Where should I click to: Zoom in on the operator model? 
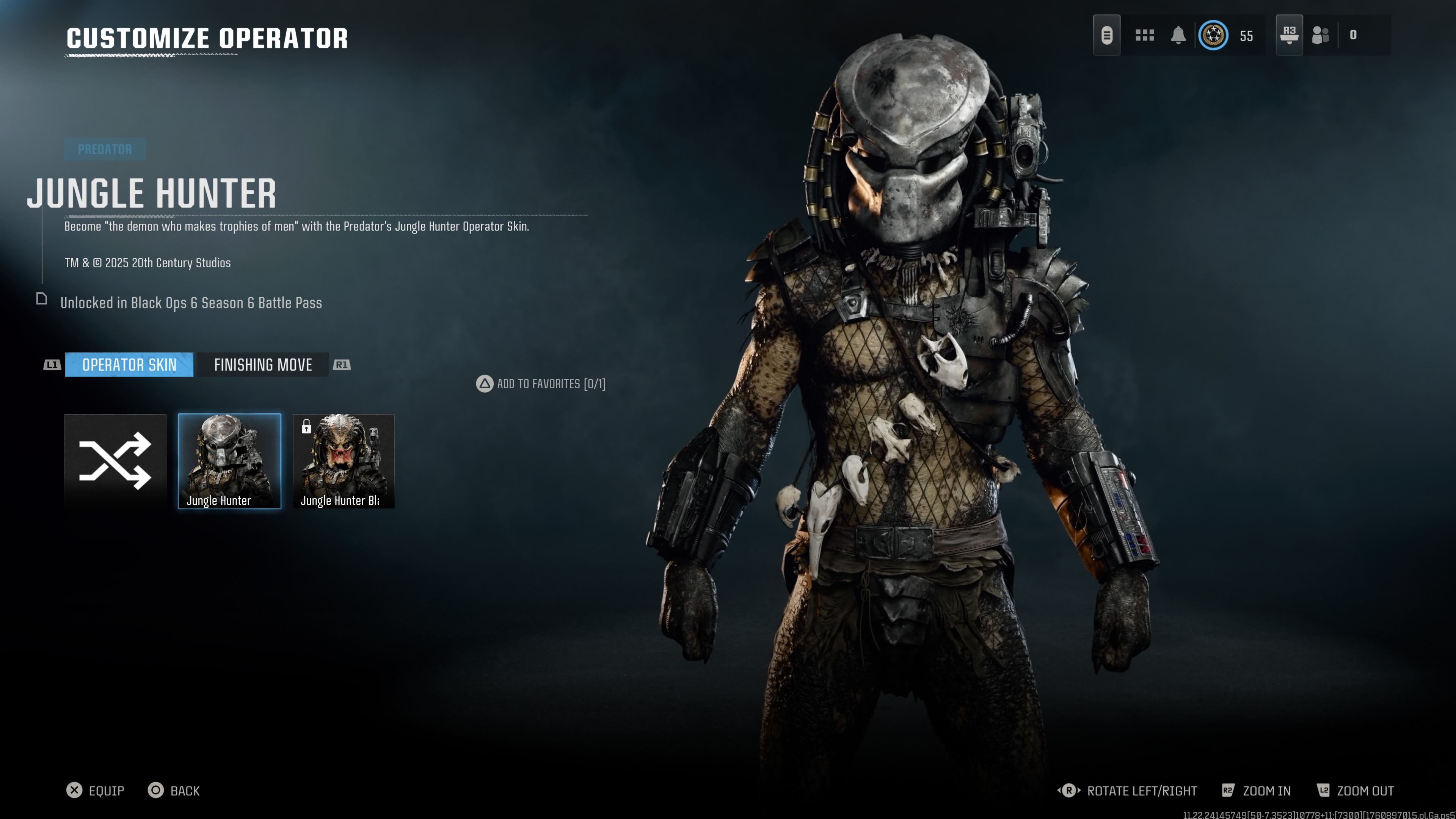coord(1257,790)
